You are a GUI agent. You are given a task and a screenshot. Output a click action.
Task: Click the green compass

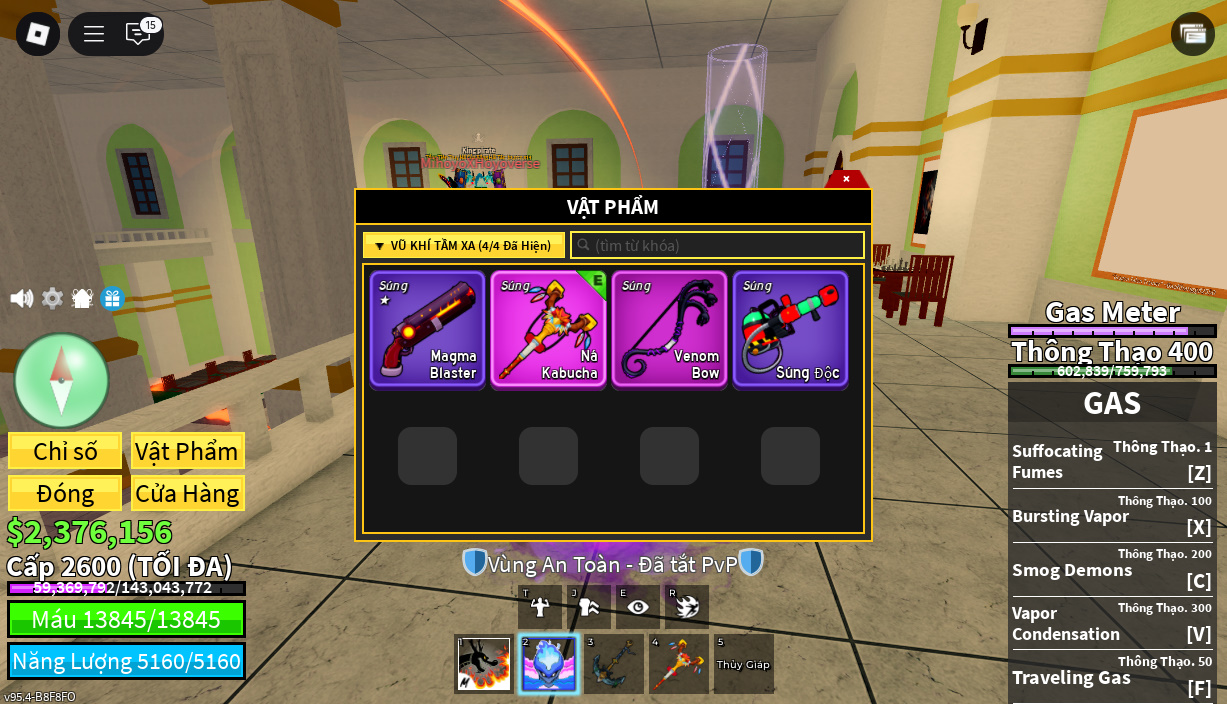point(61,380)
